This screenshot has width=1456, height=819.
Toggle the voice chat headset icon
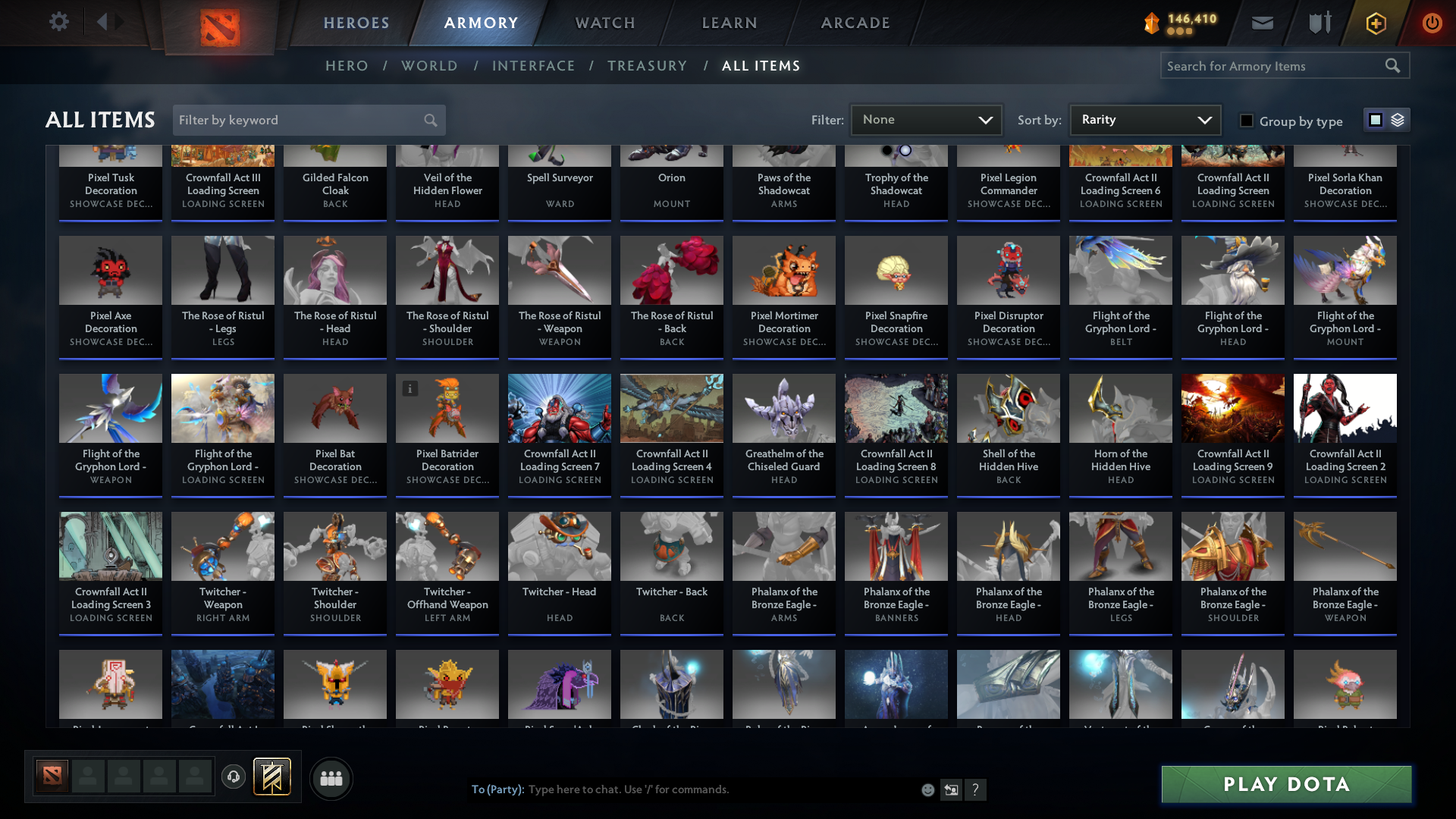point(234,777)
